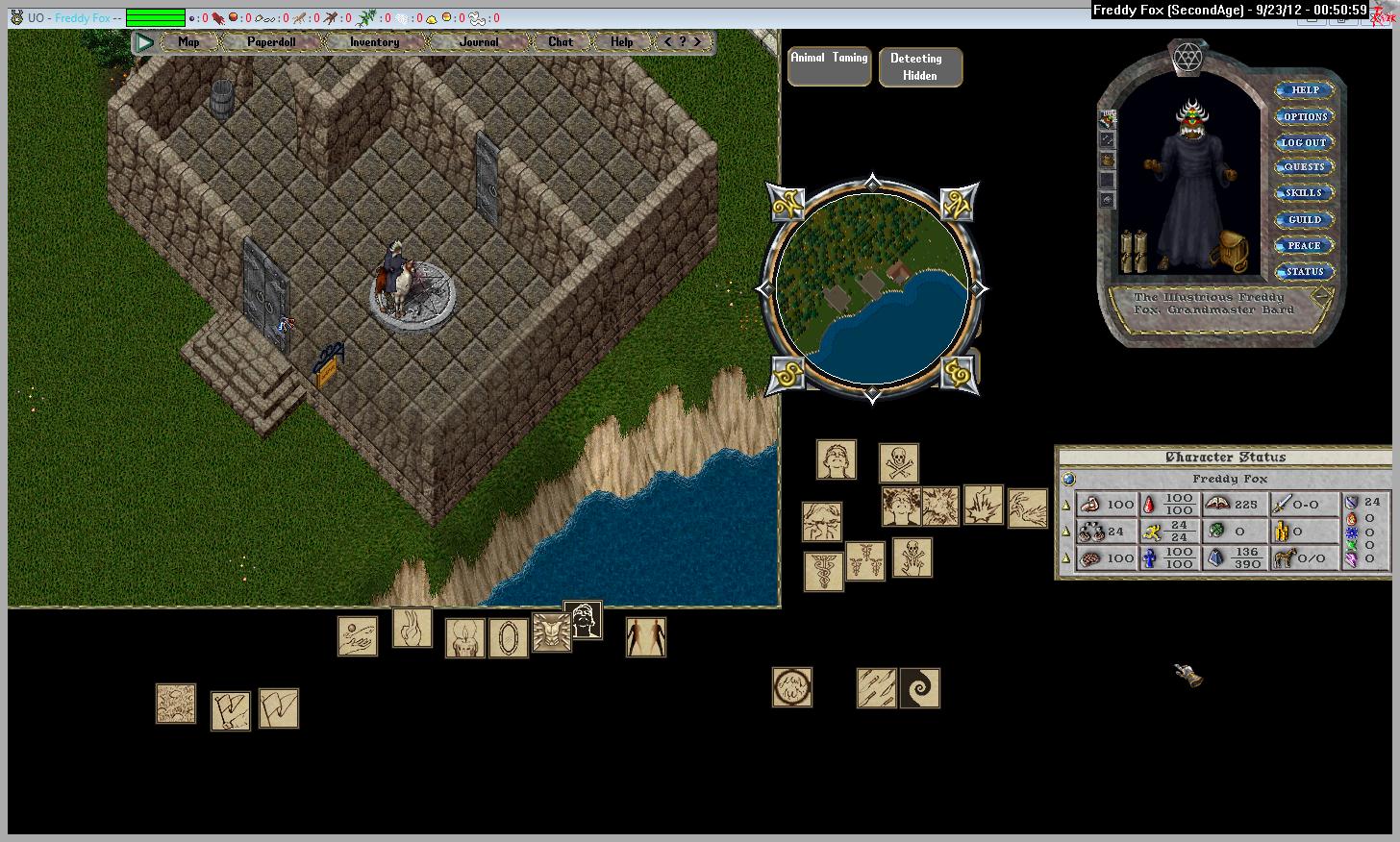The width and height of the screenshot is (1400, 842).
Task: Activate the black spiral spell icon
Action: 920,688
